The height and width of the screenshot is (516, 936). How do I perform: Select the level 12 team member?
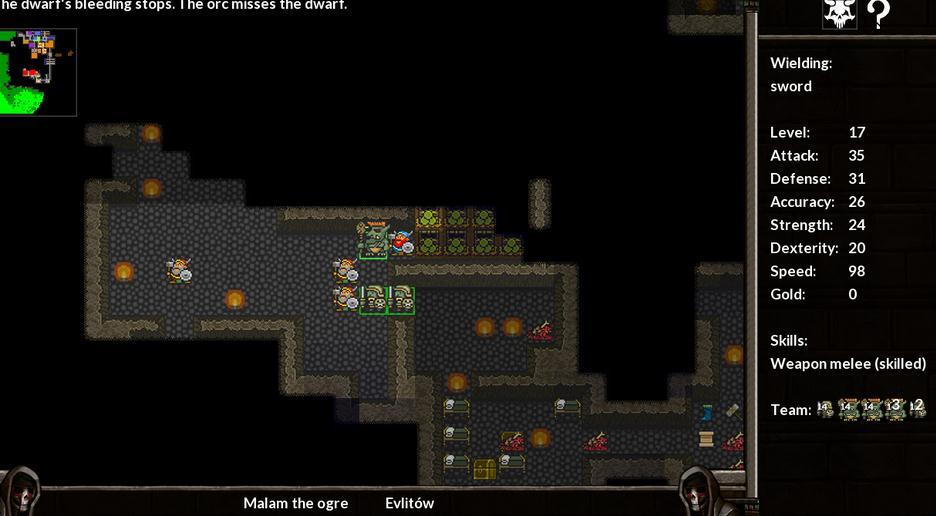pos(917,408)
